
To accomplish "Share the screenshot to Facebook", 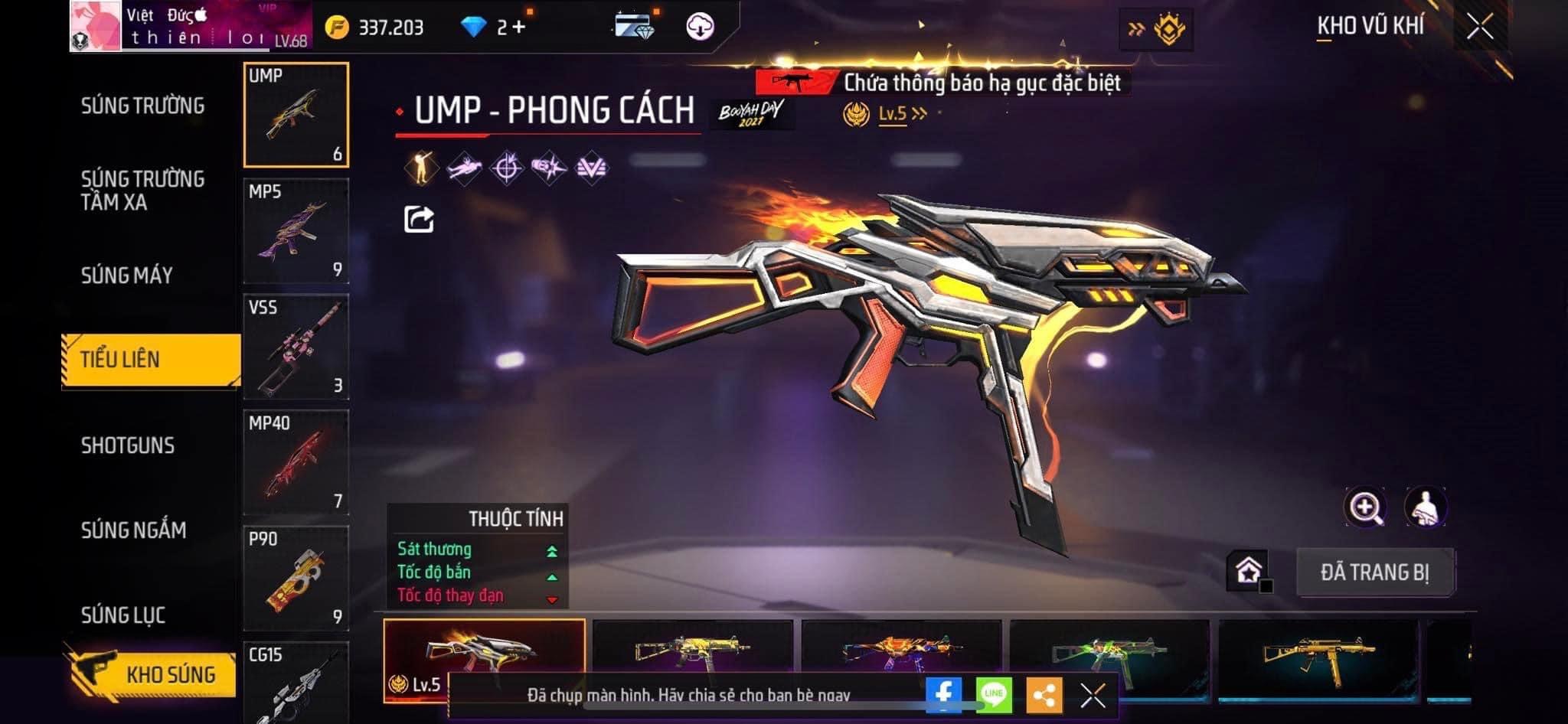I will [943, 694].
